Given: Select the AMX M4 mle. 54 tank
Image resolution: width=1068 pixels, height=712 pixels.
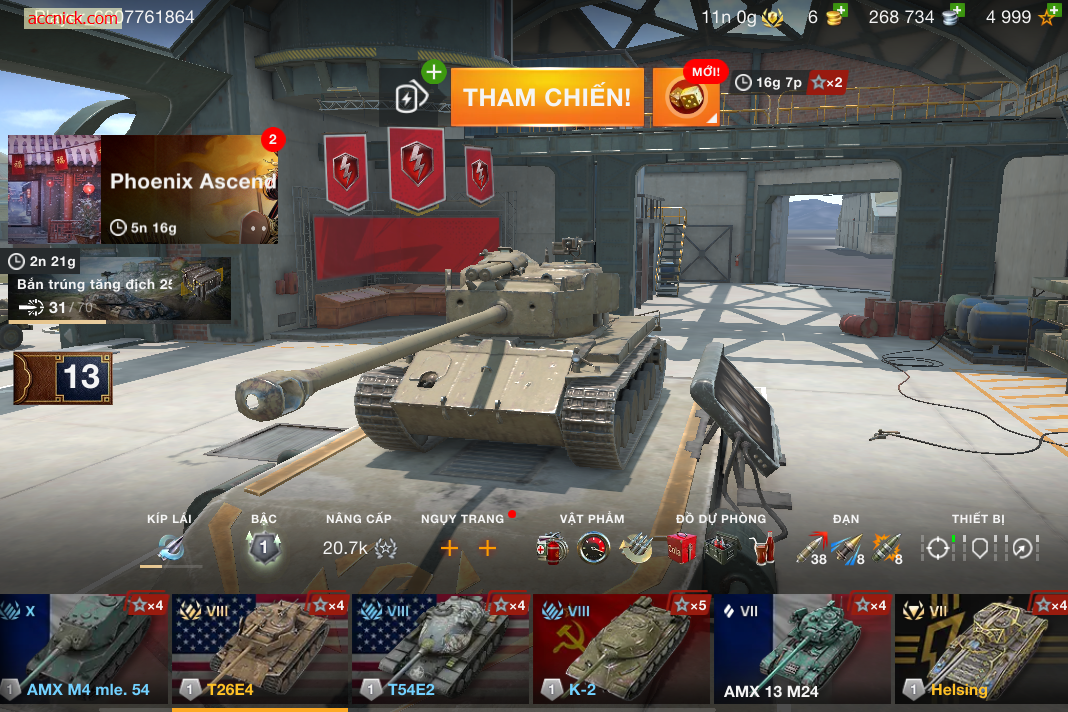Looking at the screenshot, I should coord(84,649).
